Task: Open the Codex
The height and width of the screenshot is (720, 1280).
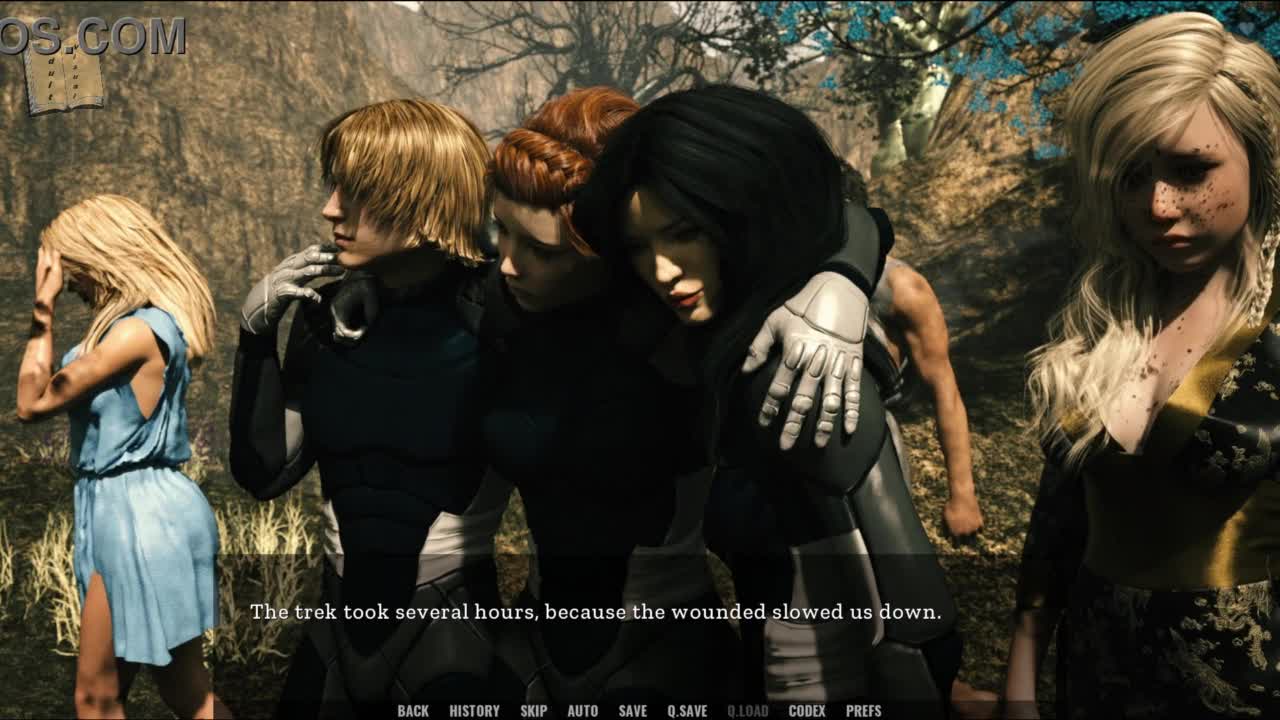Action: coord(807,711)
